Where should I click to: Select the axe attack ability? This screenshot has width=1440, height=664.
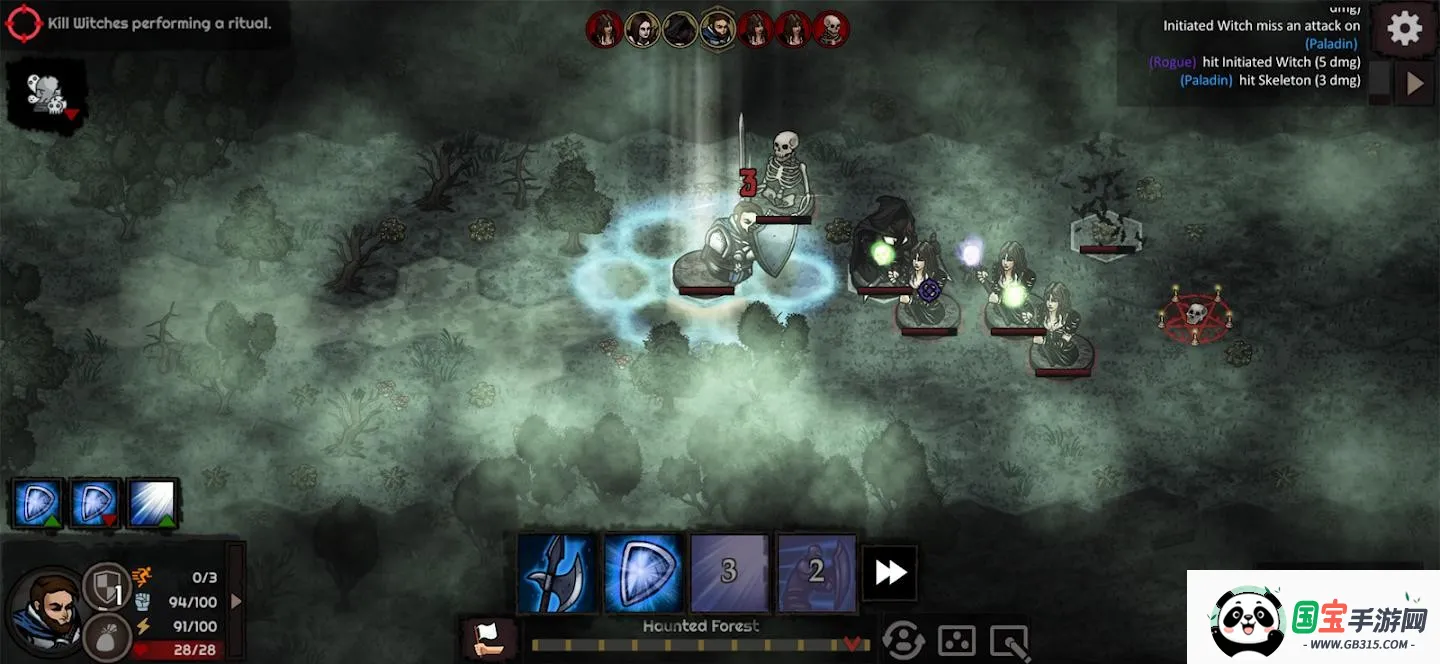click(x=557, y=572)
